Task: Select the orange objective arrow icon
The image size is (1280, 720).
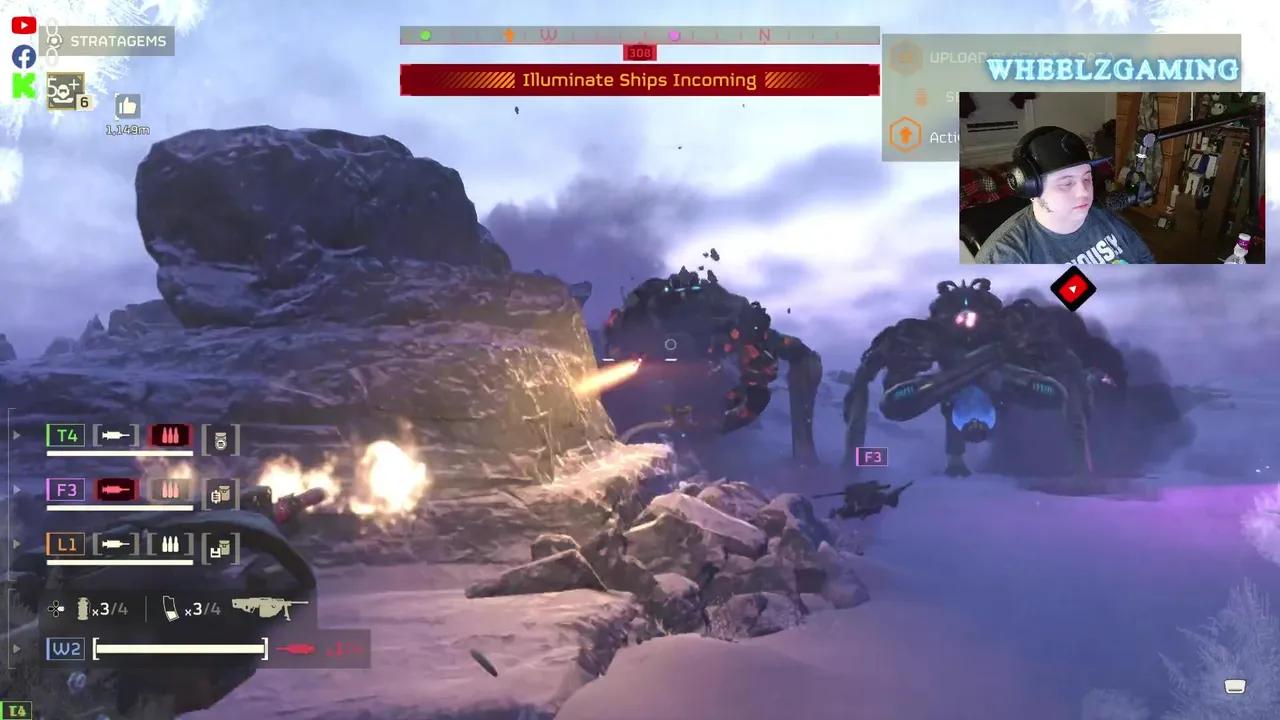Action: click(x=905, y=135)
